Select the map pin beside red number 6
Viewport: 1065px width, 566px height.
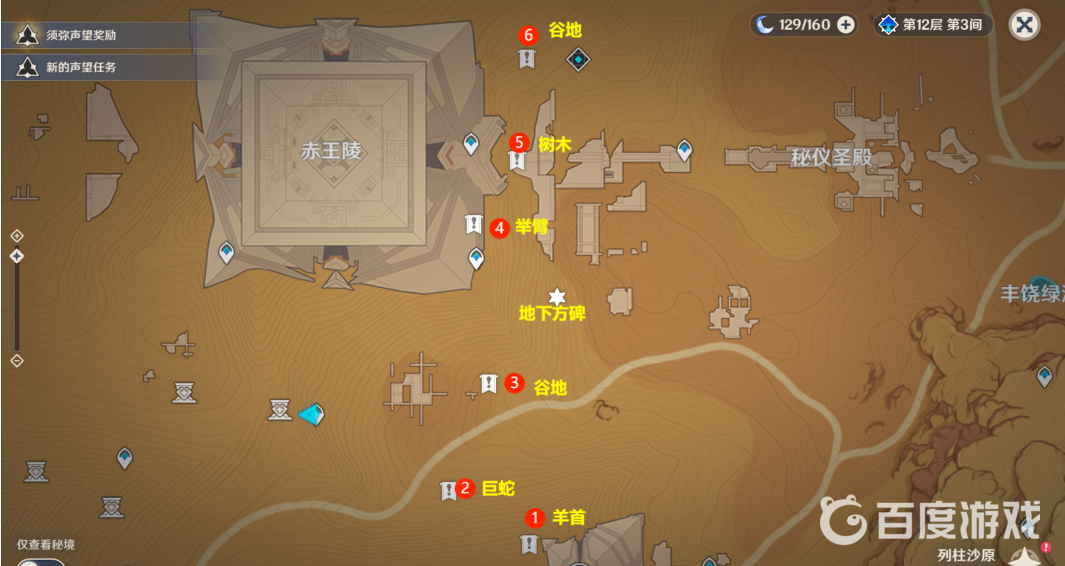527,60
